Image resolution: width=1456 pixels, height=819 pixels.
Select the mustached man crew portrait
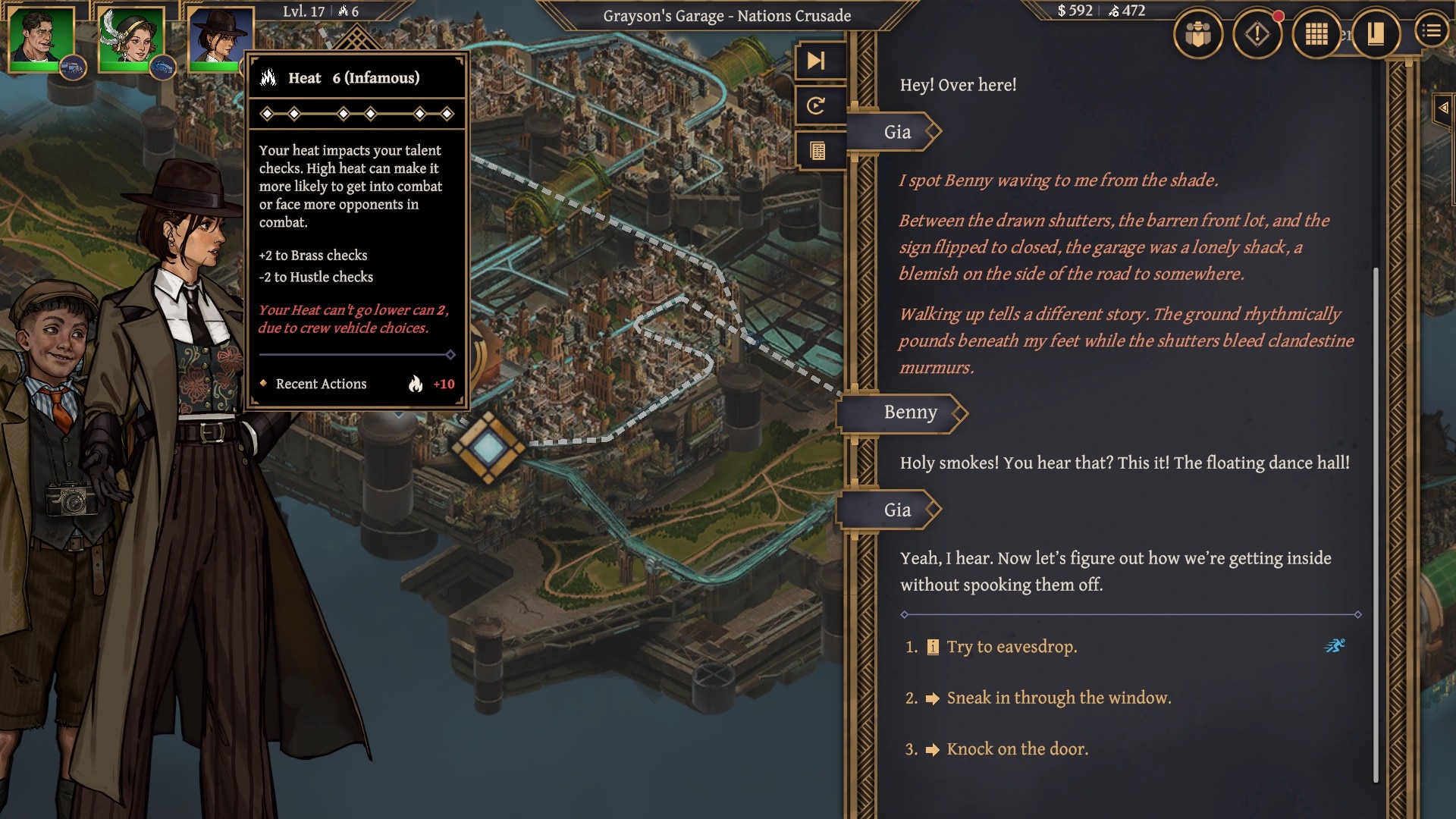click(x=41, y=37)
